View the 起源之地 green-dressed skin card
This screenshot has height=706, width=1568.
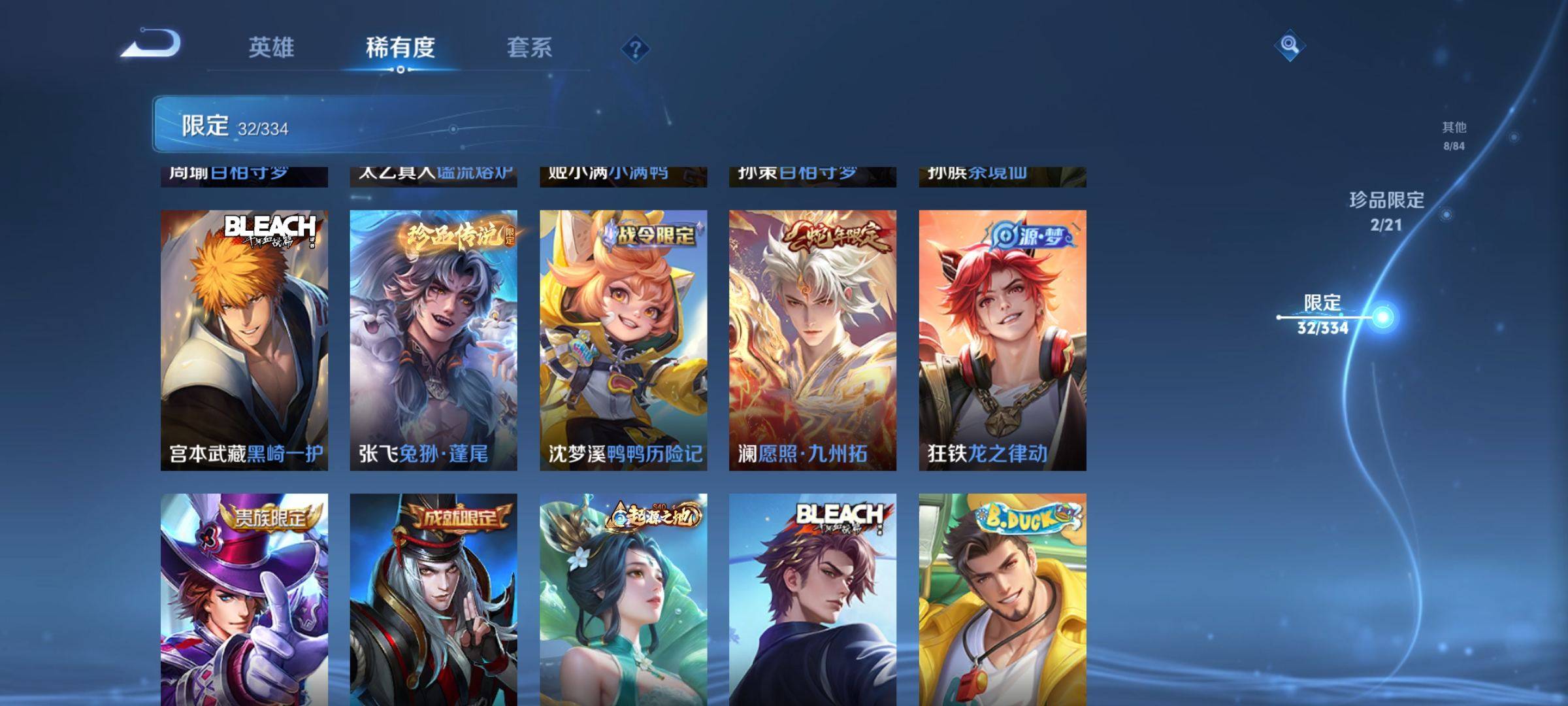coord(623,598)
